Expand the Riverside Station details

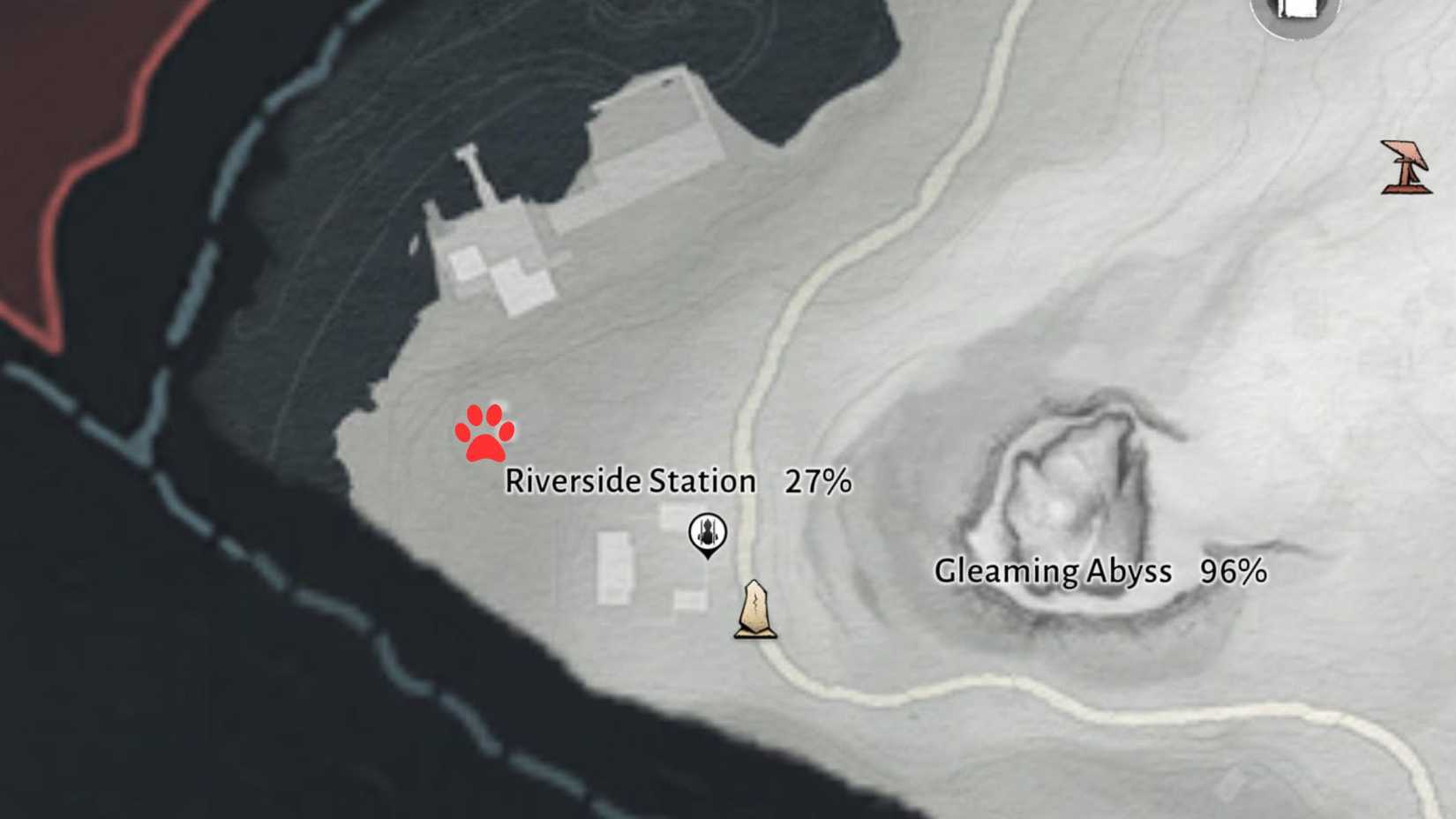point(630,482)
